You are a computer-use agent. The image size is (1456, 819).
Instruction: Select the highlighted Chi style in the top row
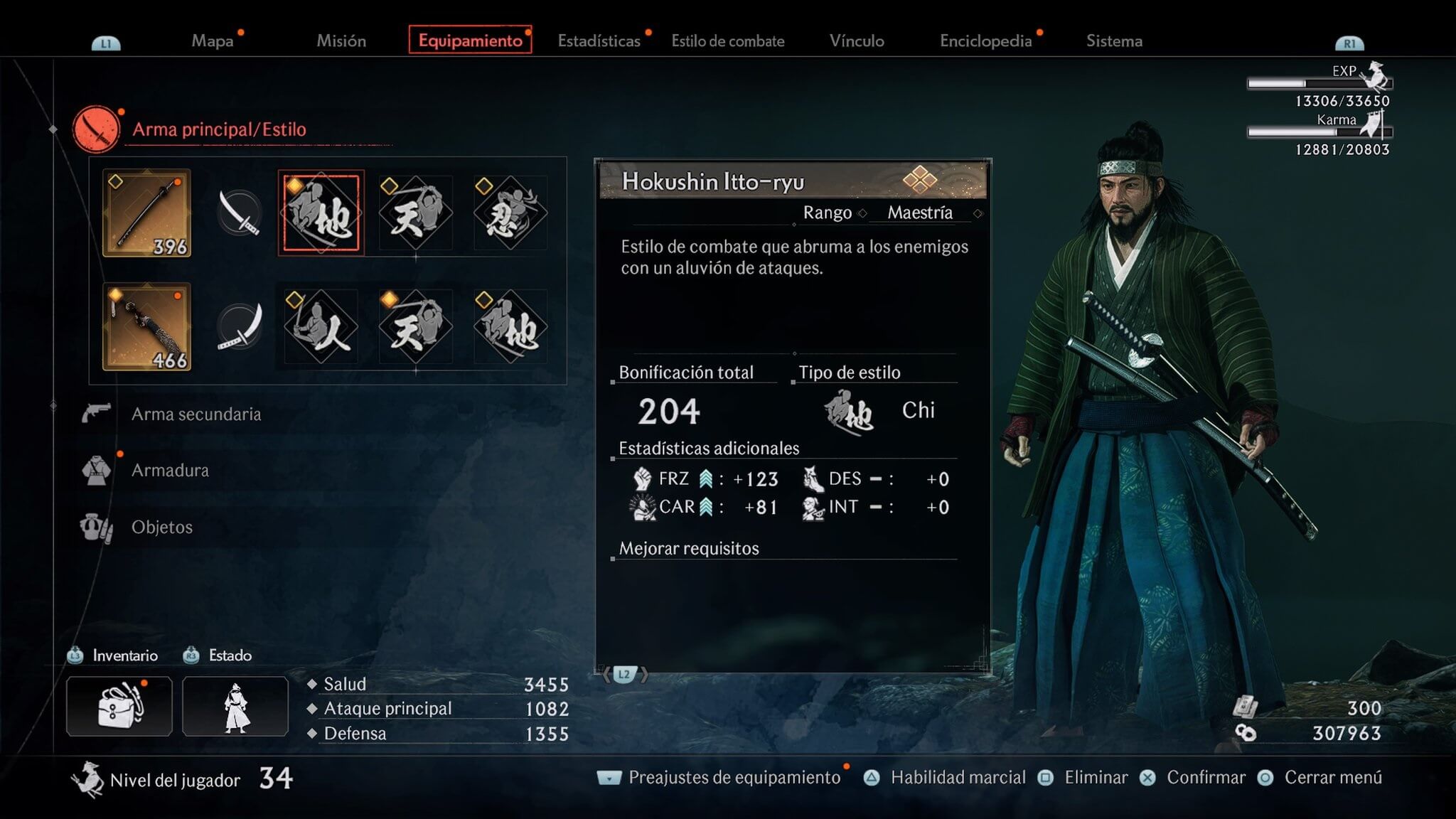(x=321, y=213)
